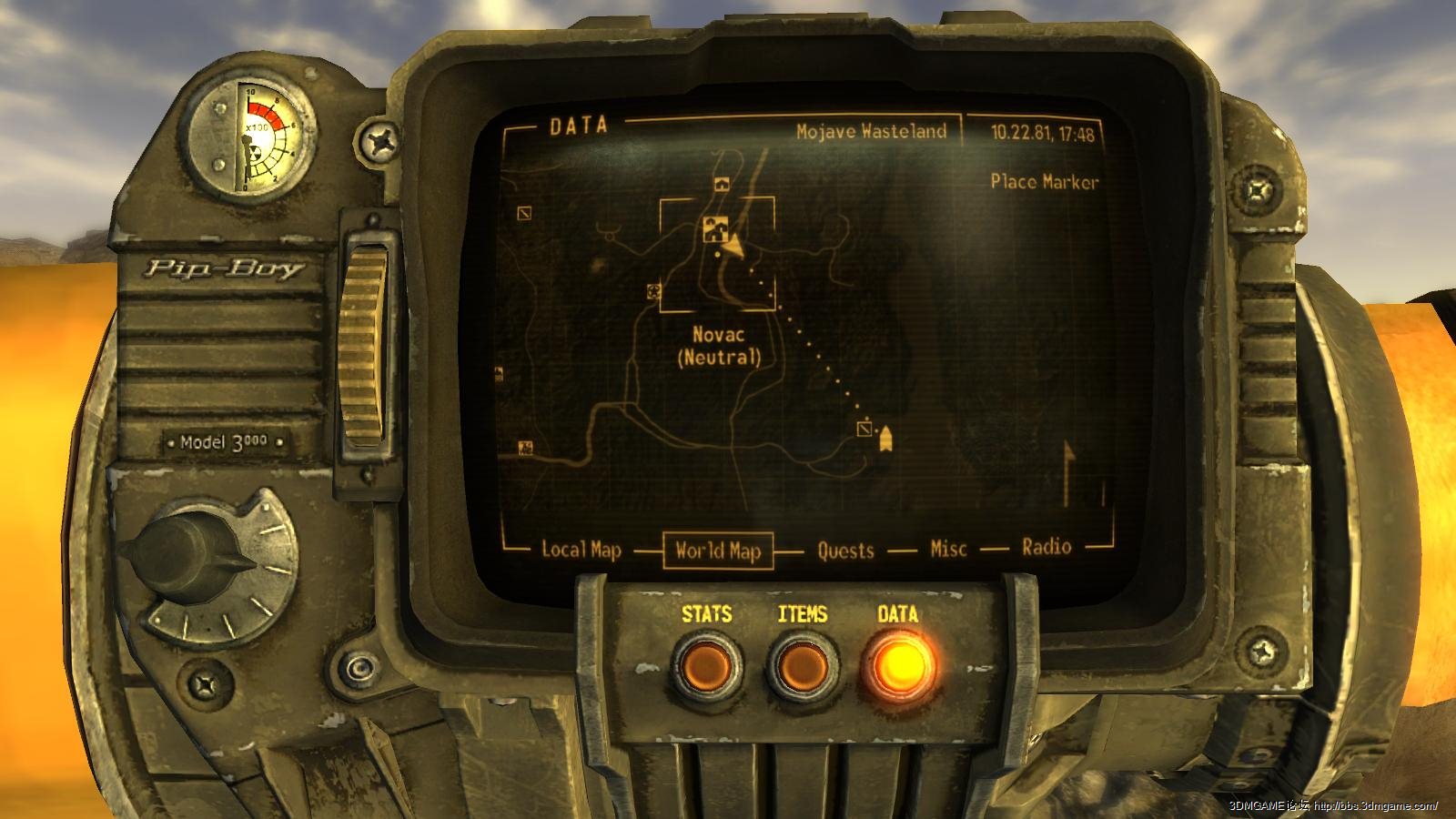Choose the star-in-circle marker west of Novac
The image size is (1456, 819).
click(x=652, y=291)
